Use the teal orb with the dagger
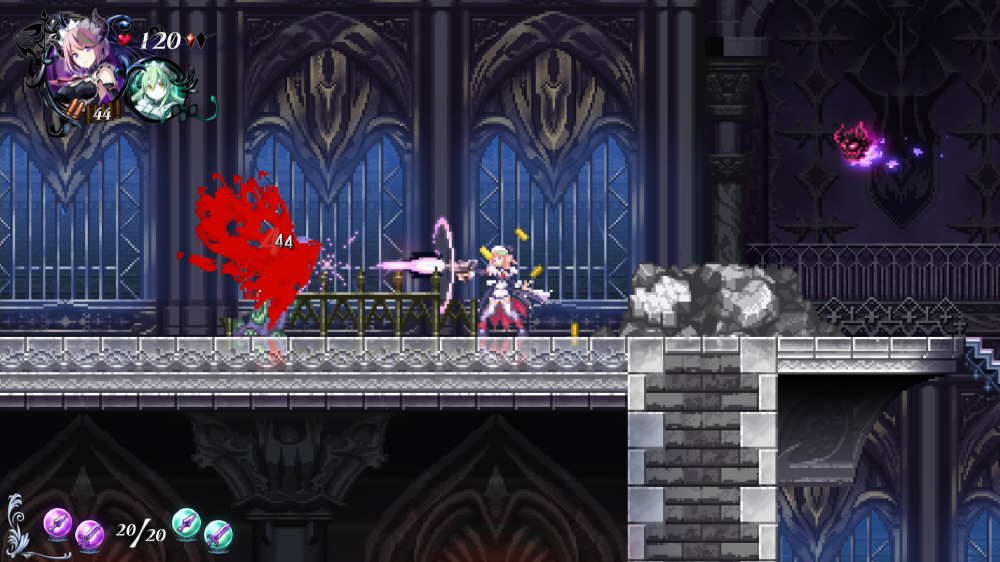The width and height of the screenshot is (1000, 562). point(186,522)
